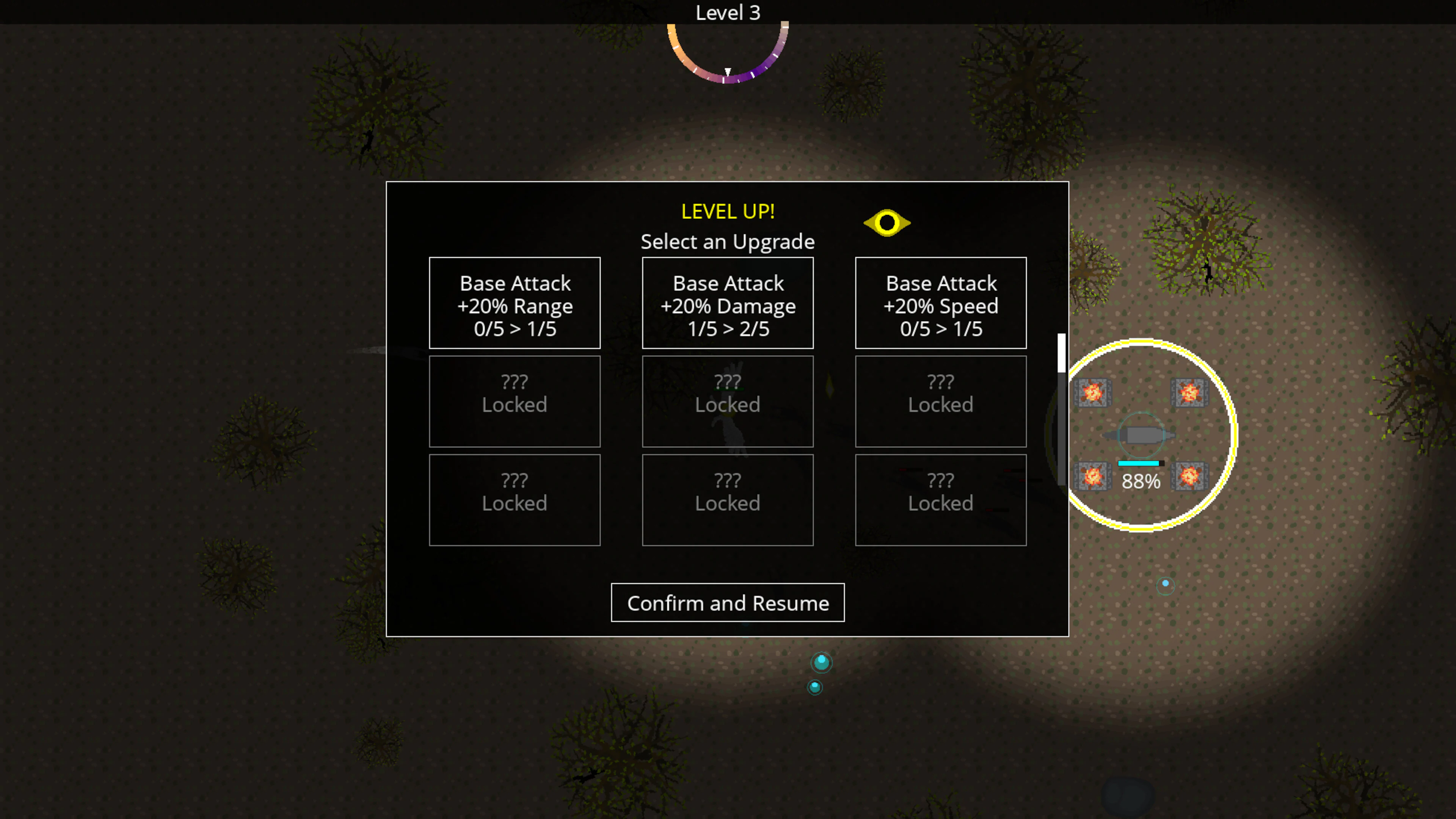Click the locked upgrade under the Range column
The height and width of the screenshot is (819, 1456).
tap(515, 401)
